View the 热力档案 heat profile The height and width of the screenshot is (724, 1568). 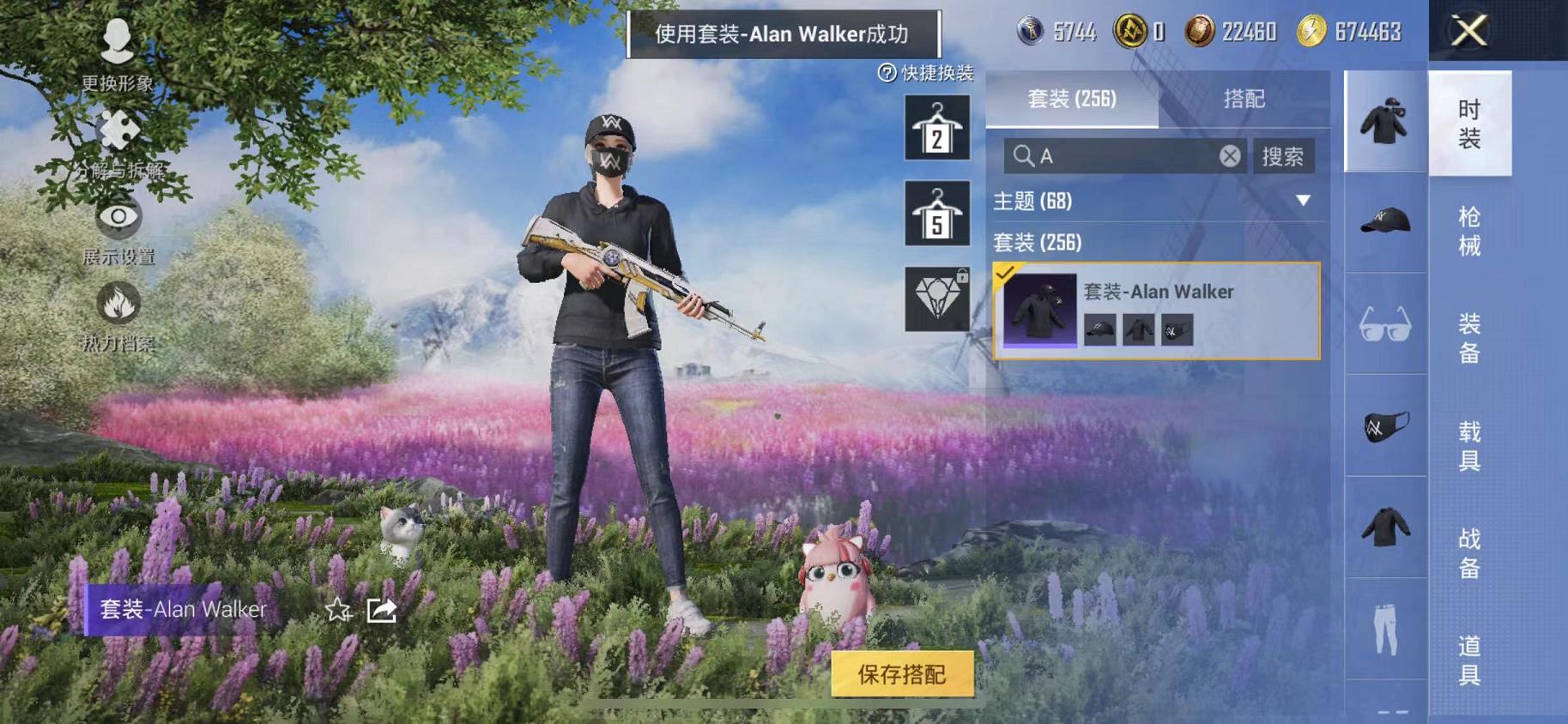118,317
